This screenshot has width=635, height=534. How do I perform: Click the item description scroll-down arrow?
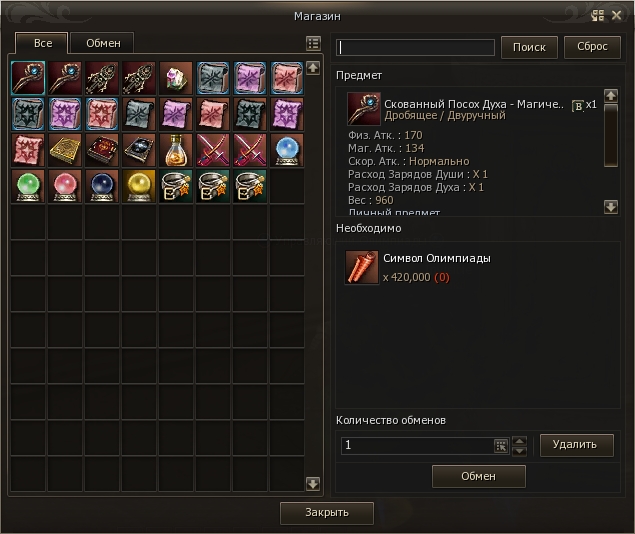[x=611, y=207]
